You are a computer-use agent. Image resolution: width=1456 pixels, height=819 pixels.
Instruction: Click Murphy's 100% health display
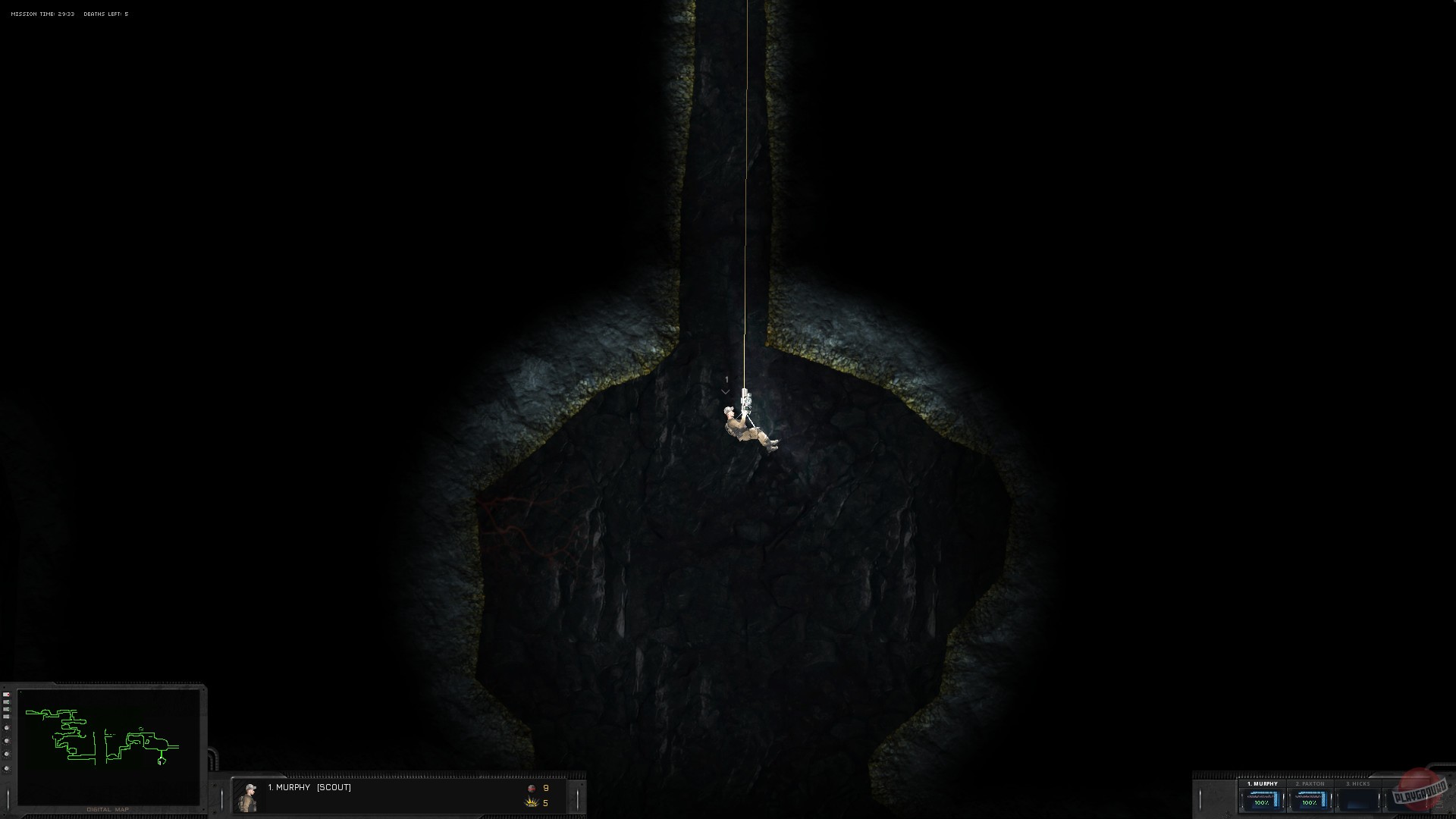tap(1261, 802)
